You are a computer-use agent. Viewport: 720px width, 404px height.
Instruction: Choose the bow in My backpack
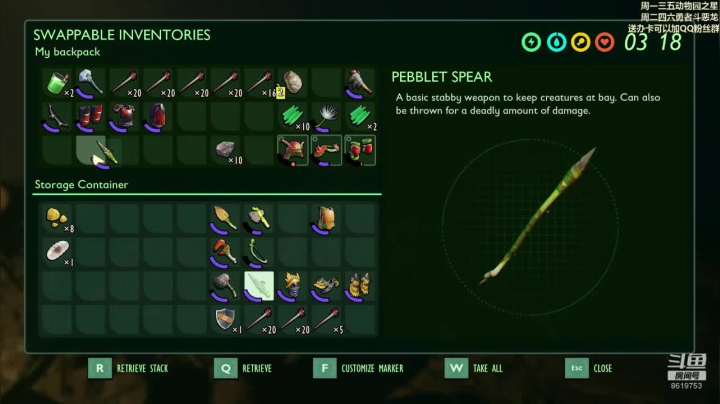[56, 117]
